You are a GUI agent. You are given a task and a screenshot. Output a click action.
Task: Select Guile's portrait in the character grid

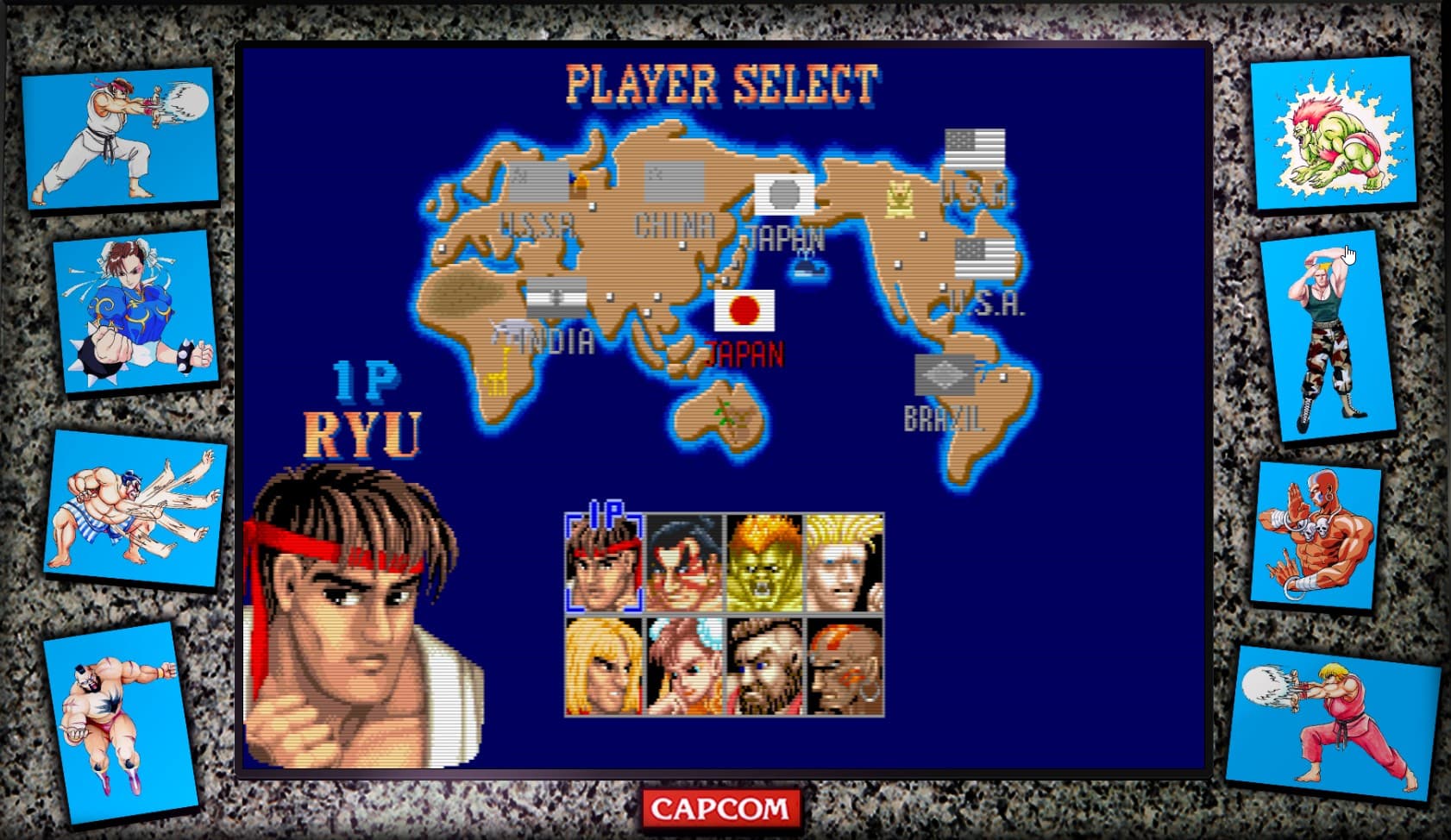pos(845,563)
